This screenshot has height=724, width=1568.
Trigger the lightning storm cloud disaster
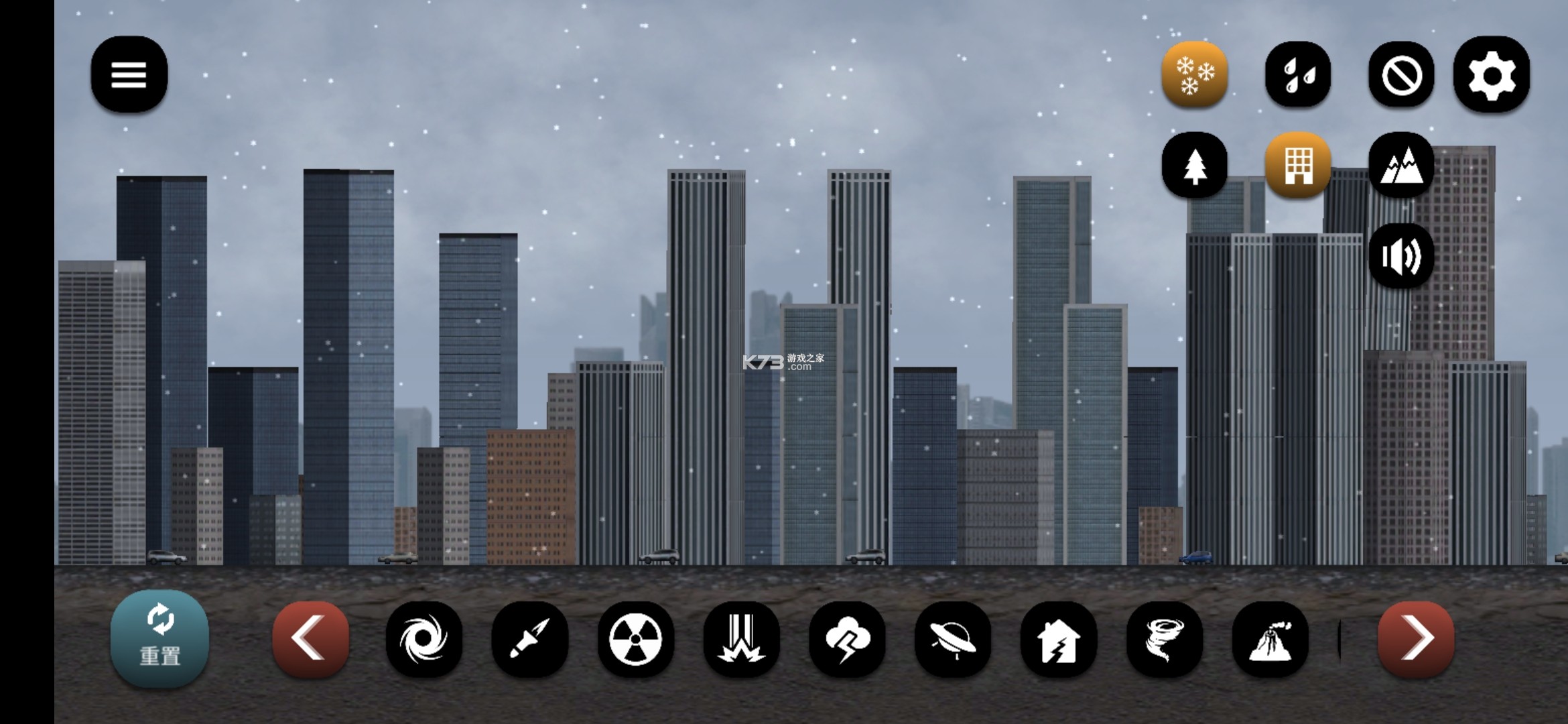click(847, 639)
